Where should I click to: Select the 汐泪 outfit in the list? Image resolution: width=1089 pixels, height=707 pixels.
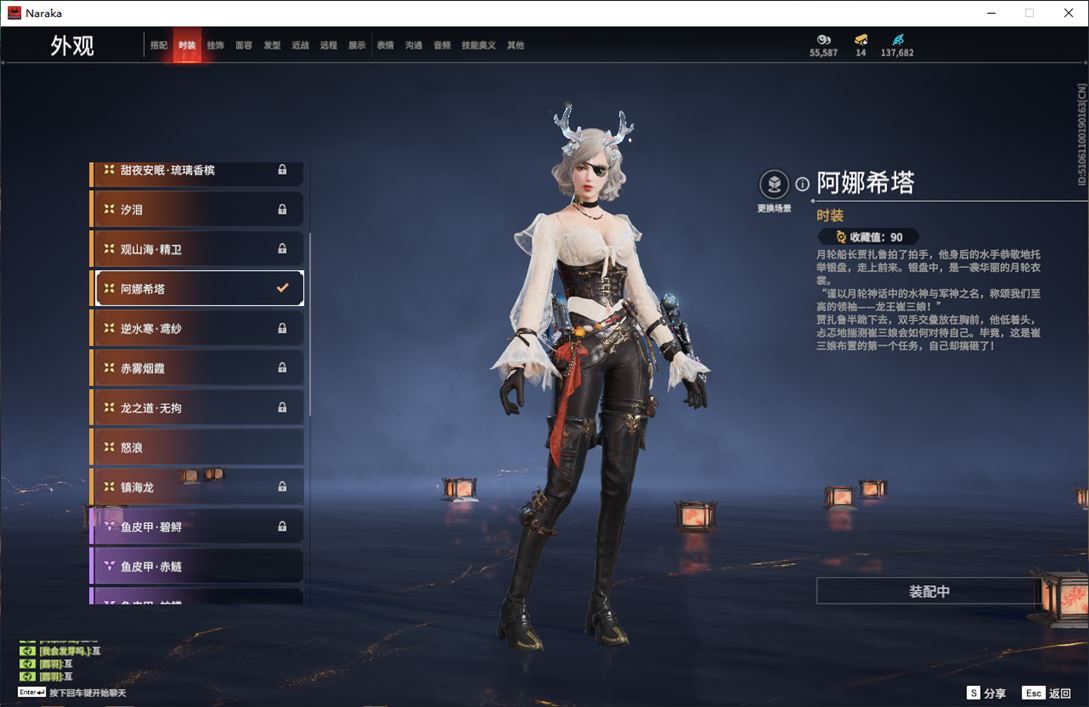tap(197, 210)
